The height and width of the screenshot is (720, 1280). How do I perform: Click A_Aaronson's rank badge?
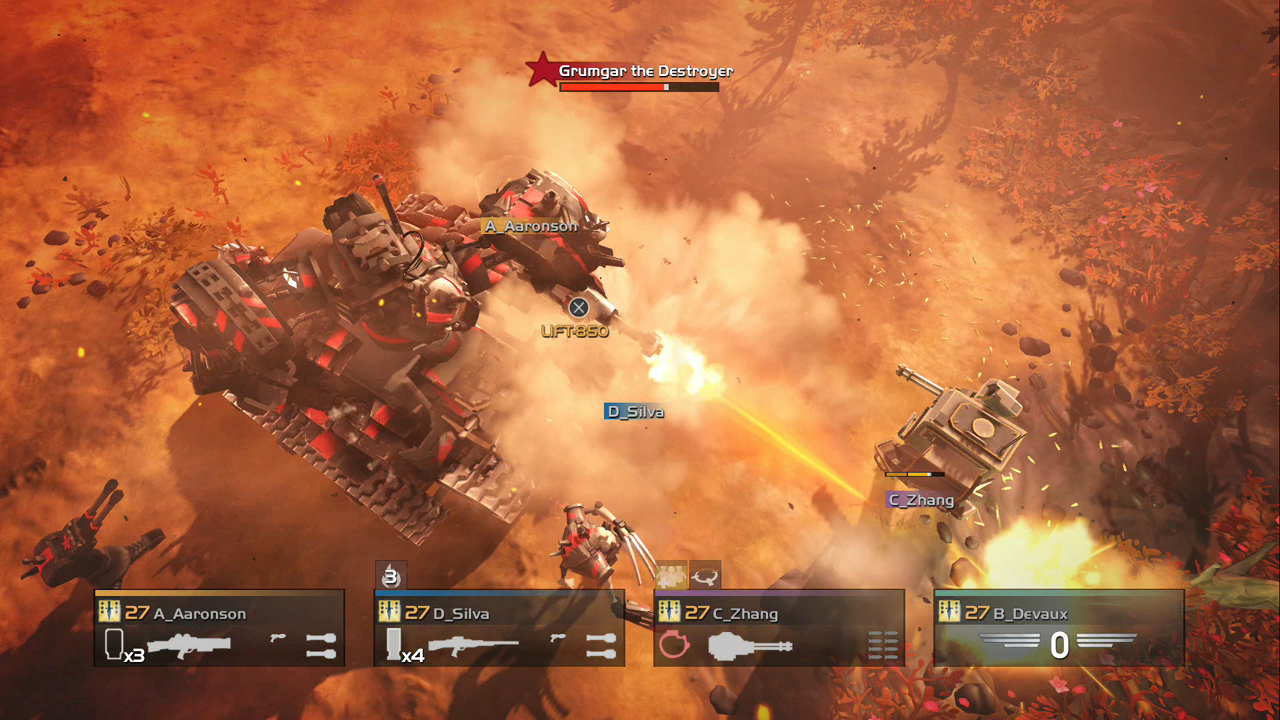(x=109, y=613)
